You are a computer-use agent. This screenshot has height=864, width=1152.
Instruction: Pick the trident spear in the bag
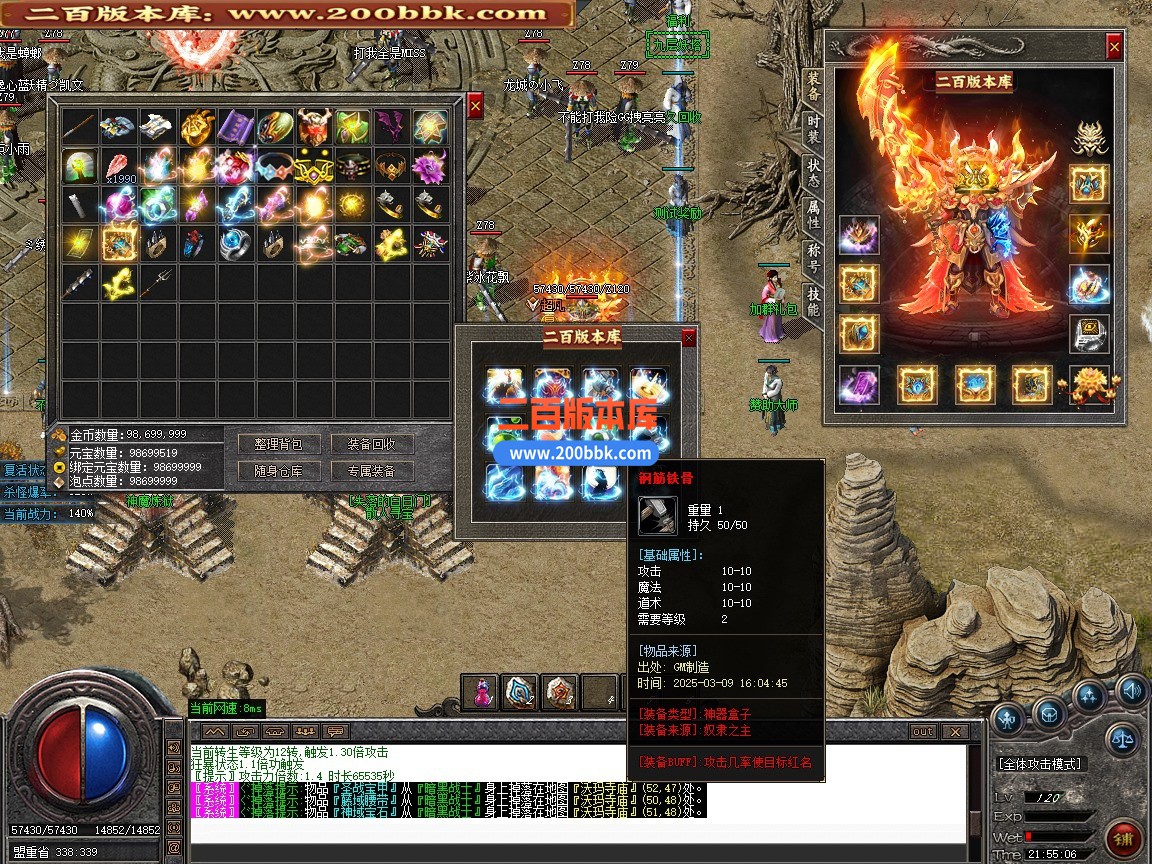point(158,283)
